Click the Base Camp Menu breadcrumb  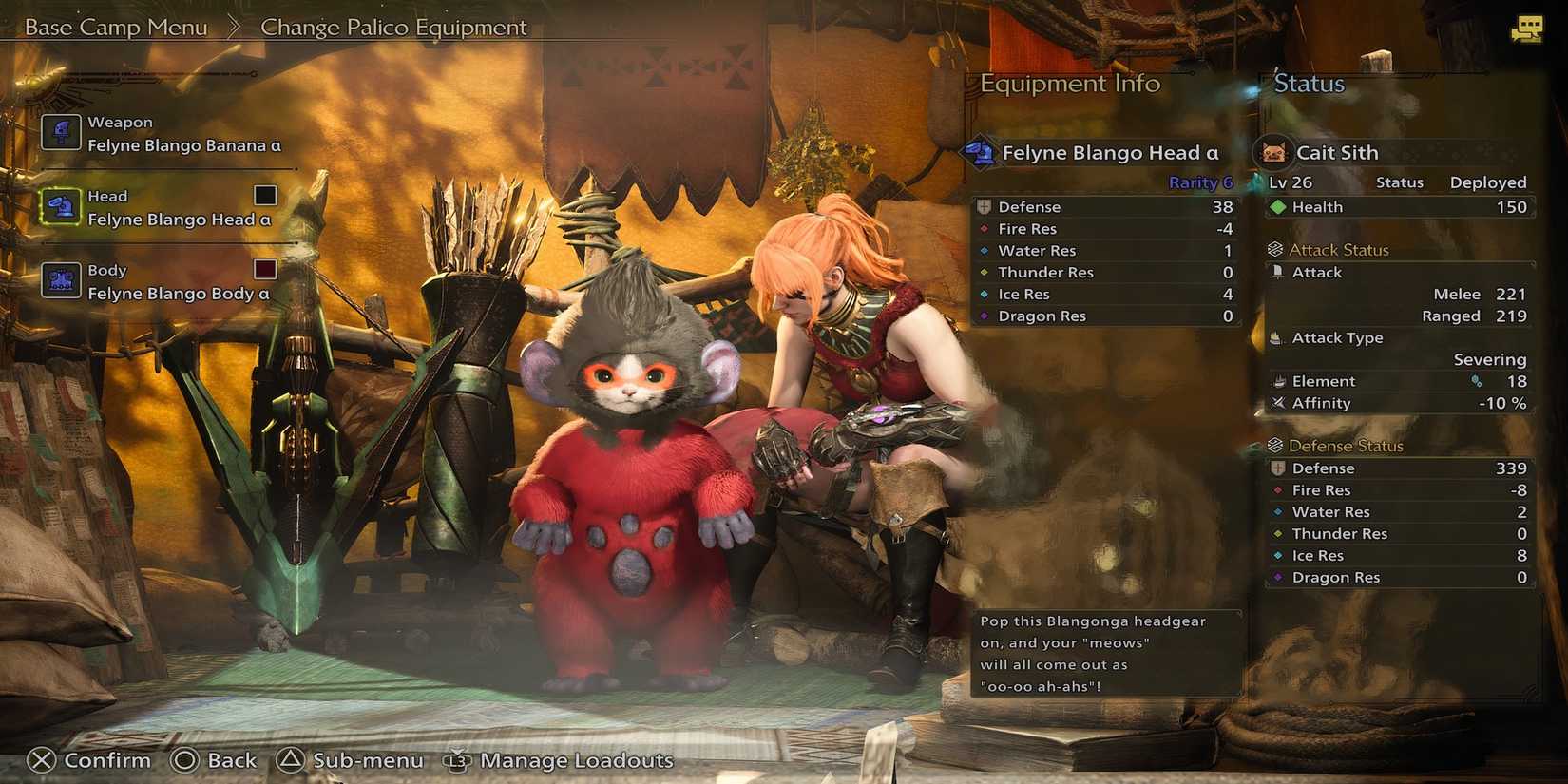tap(114, 27)
